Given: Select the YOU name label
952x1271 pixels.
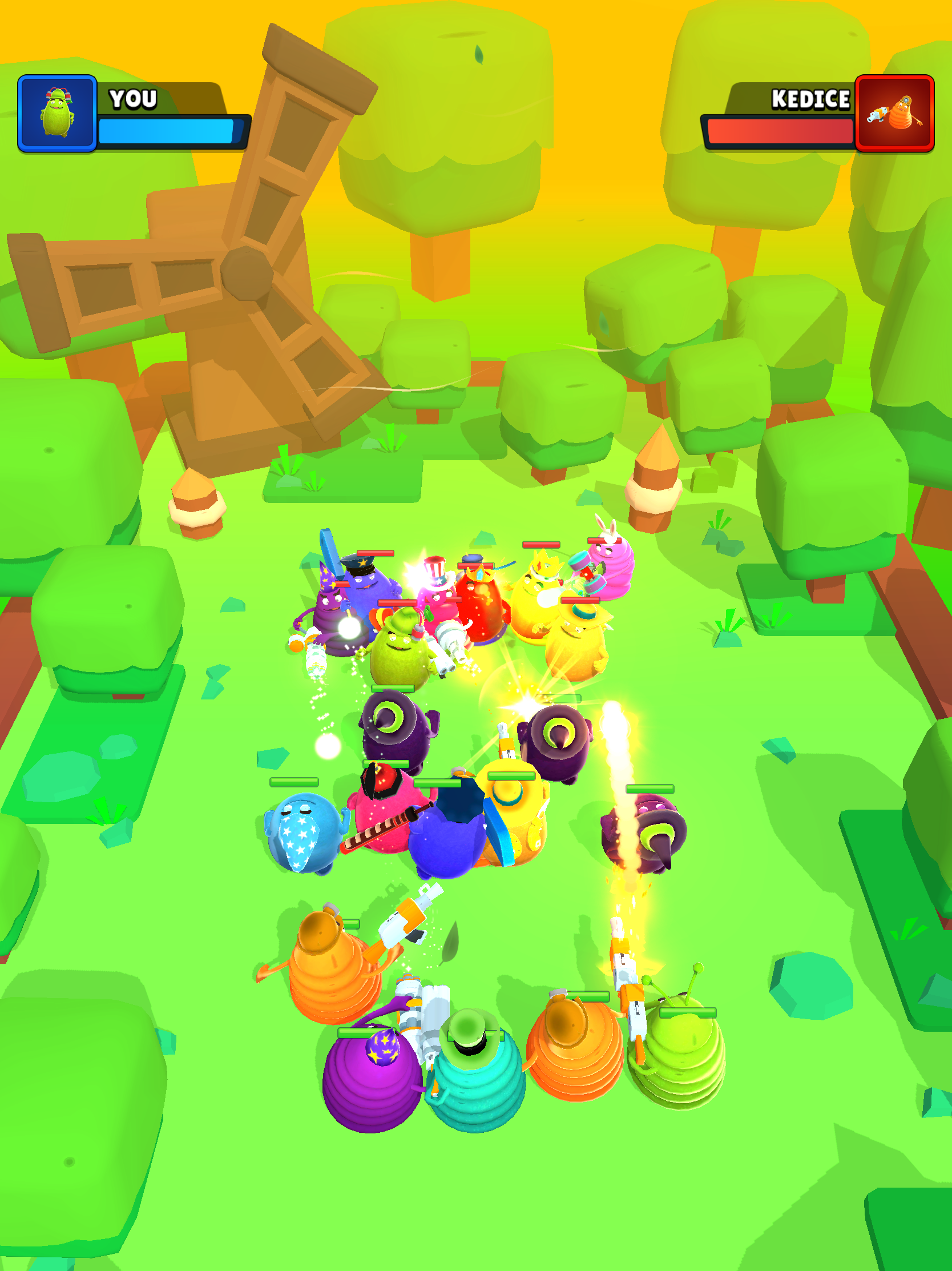Looking at the screenshot, I should pyautogui.click(x=132, y=99).
